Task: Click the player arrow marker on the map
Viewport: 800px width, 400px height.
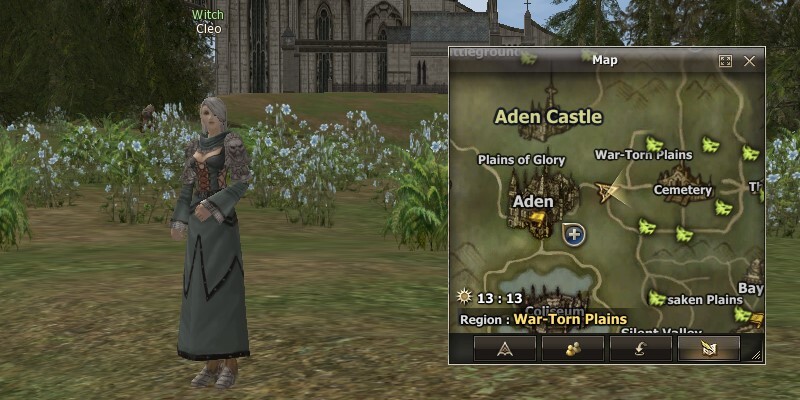Action: tap(607, 191)
